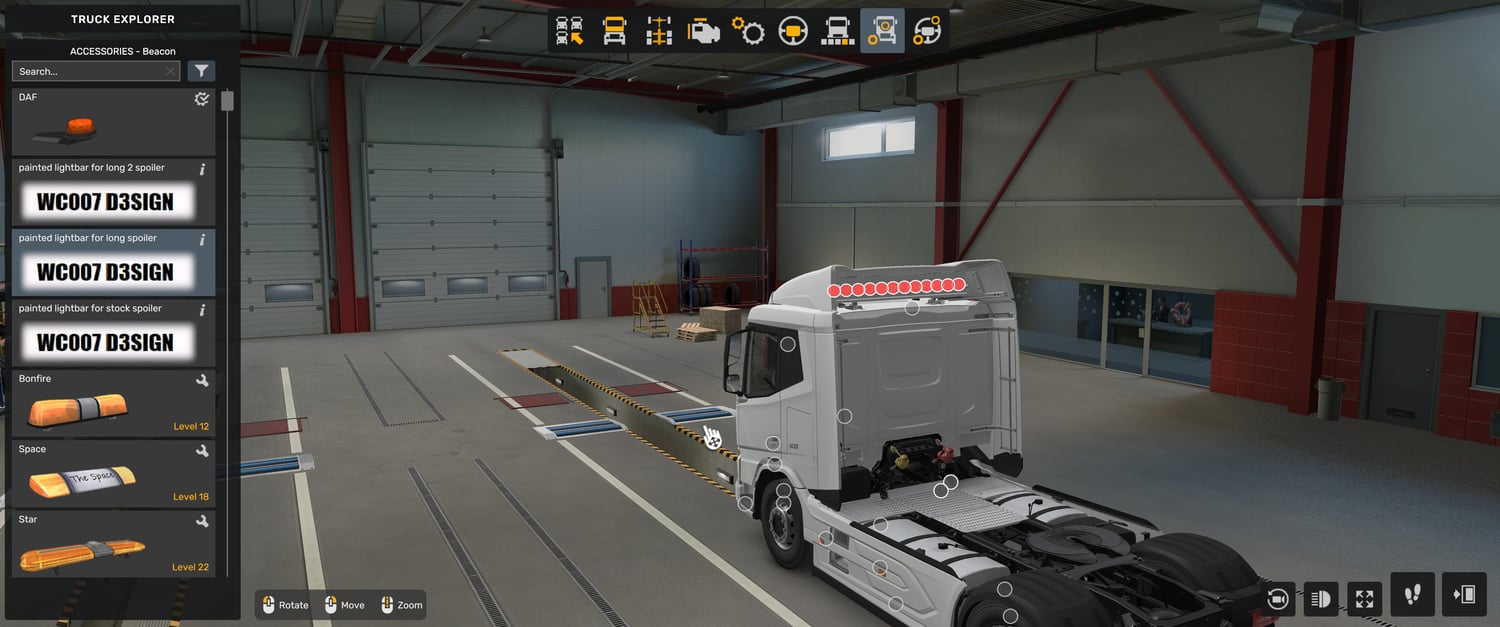Image resolution: width=1500 pixels, height=627 pixels.
Task: Select the Bonfire beacon lightbar
Action: tap(113, 403)
